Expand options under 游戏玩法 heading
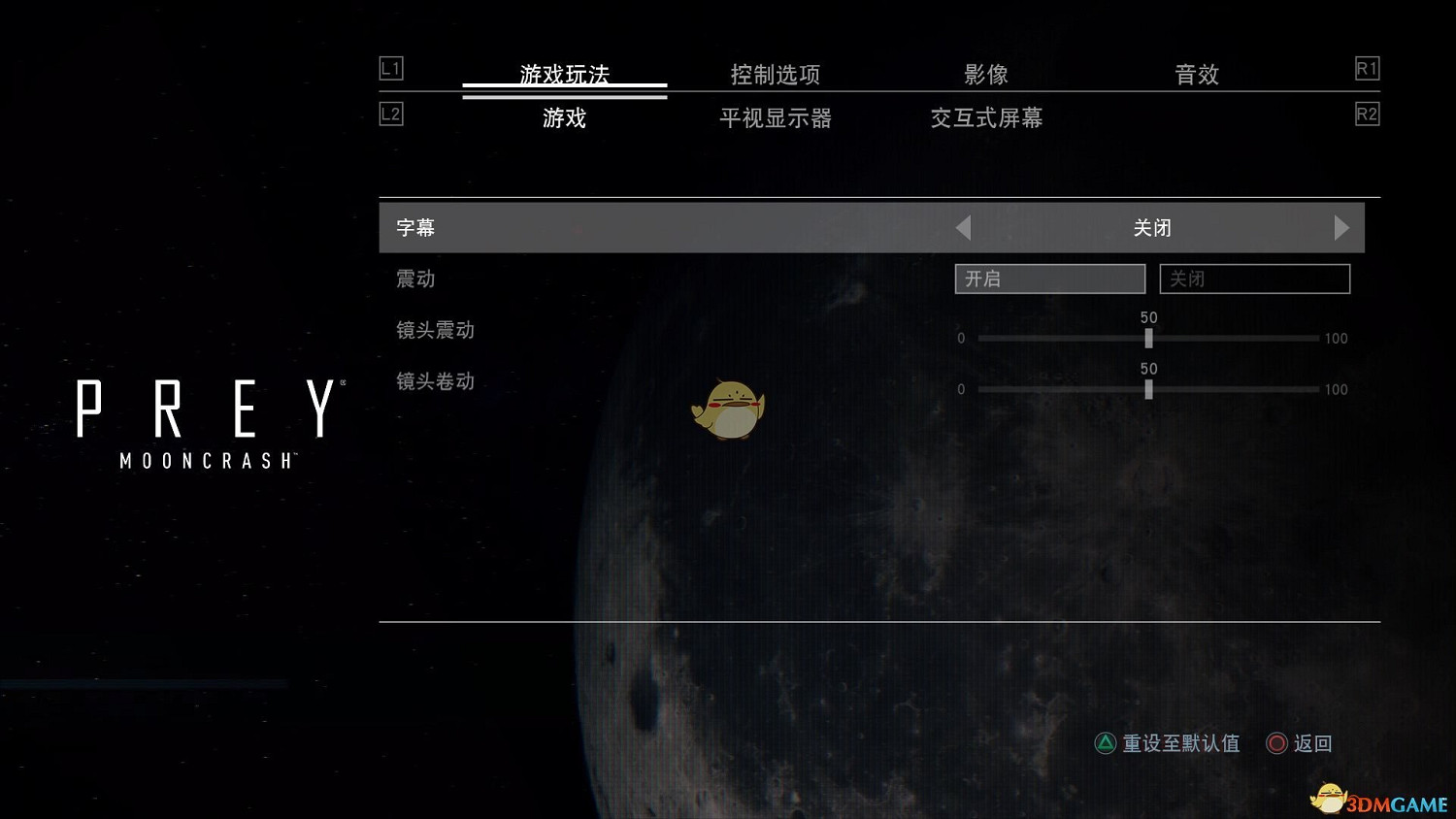The image size is (1456, 819). click(x=566, y=74)
